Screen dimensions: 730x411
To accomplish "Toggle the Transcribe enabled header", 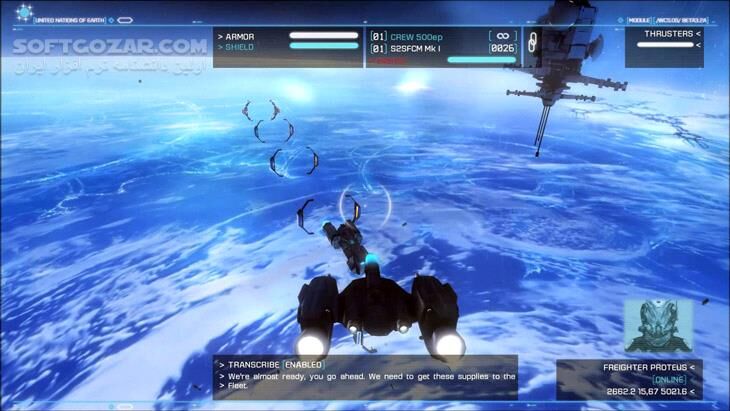I will (x=276, y=365).
